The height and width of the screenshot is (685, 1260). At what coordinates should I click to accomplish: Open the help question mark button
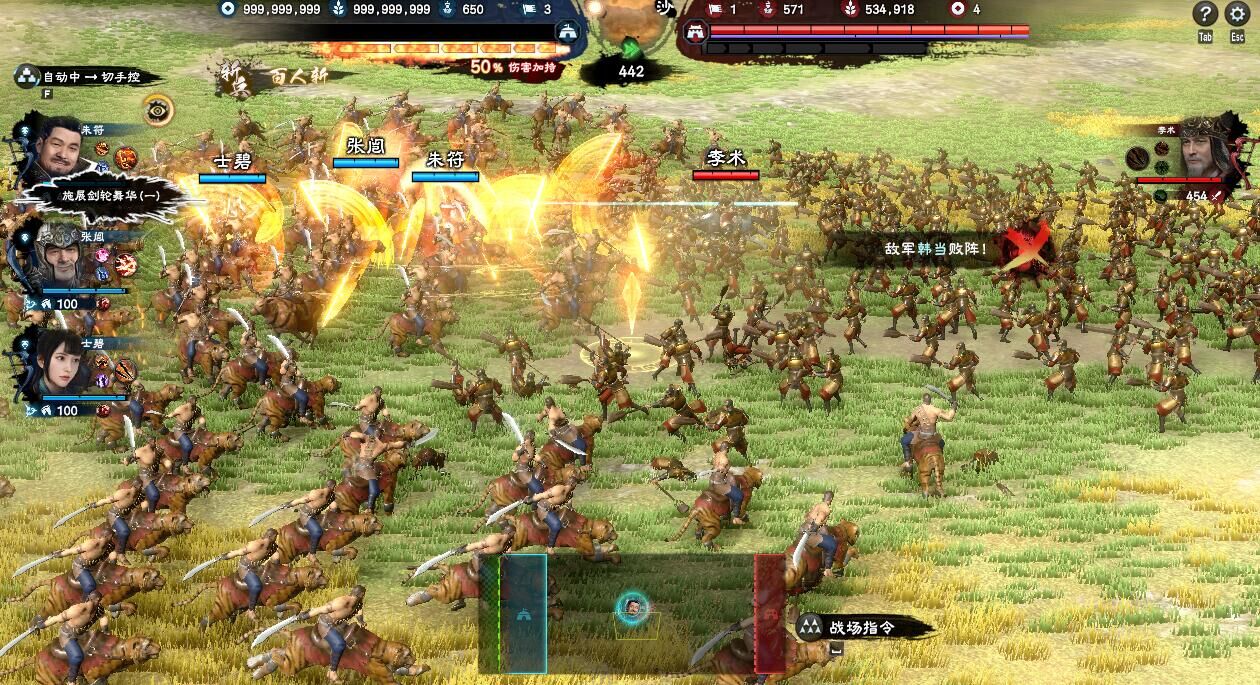tap(1206, 14)
